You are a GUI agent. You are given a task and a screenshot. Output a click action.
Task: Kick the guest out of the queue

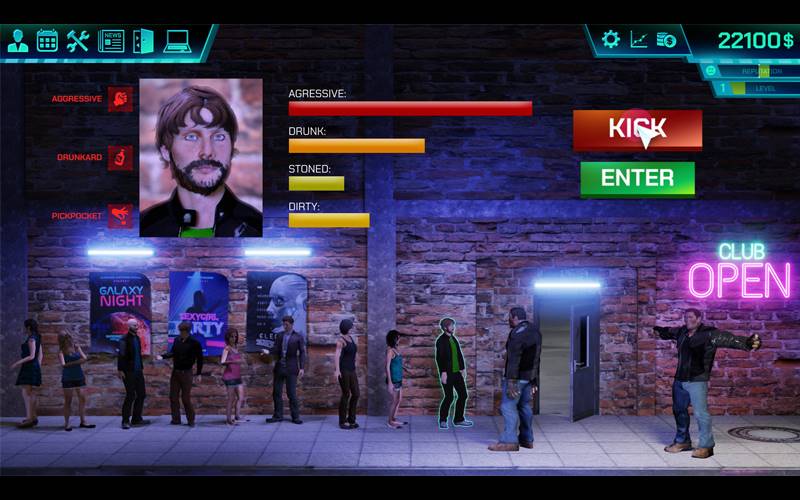[637, 129]
